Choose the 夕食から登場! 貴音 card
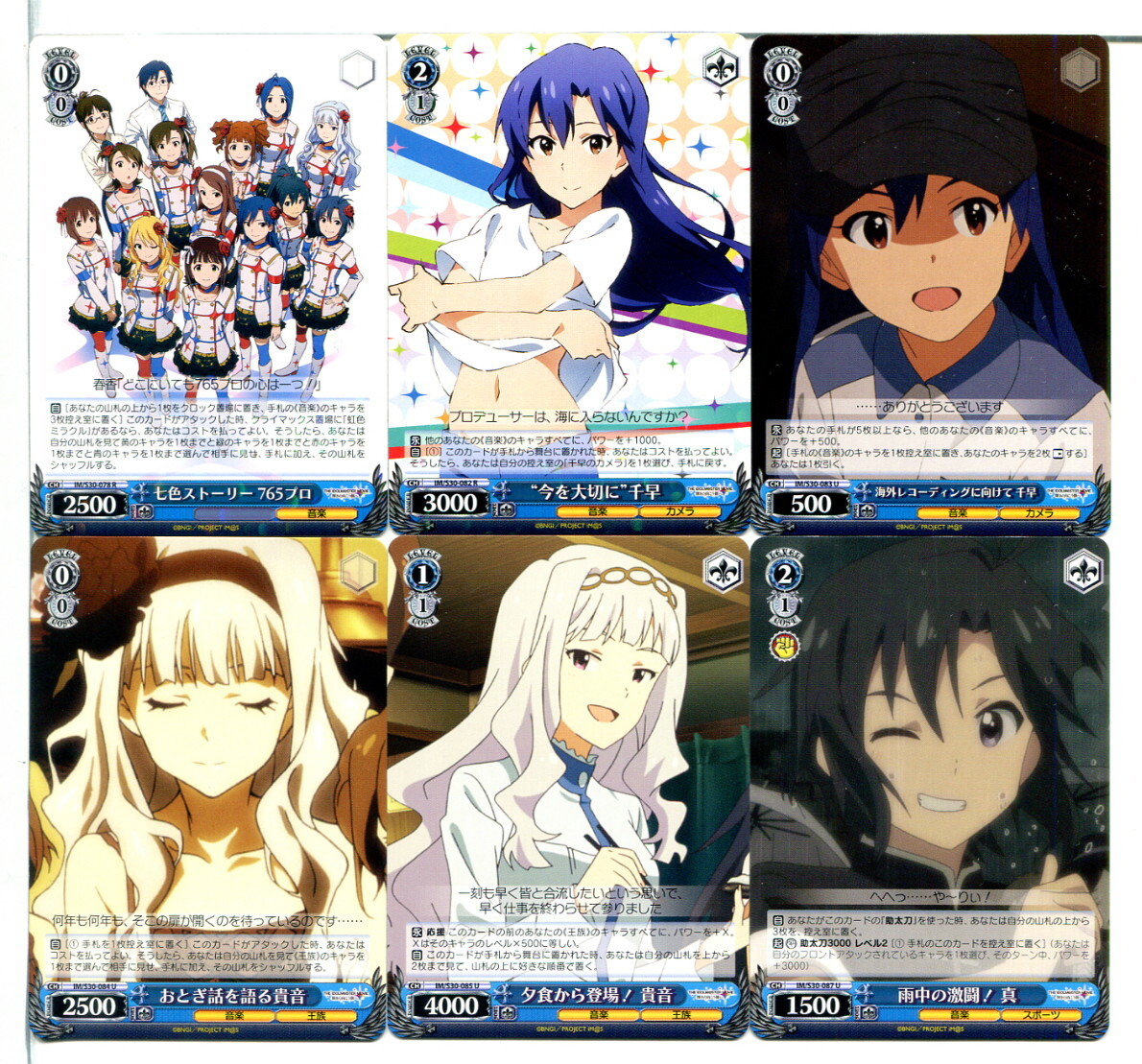The image size is (1142, 1064). point(568,787)
